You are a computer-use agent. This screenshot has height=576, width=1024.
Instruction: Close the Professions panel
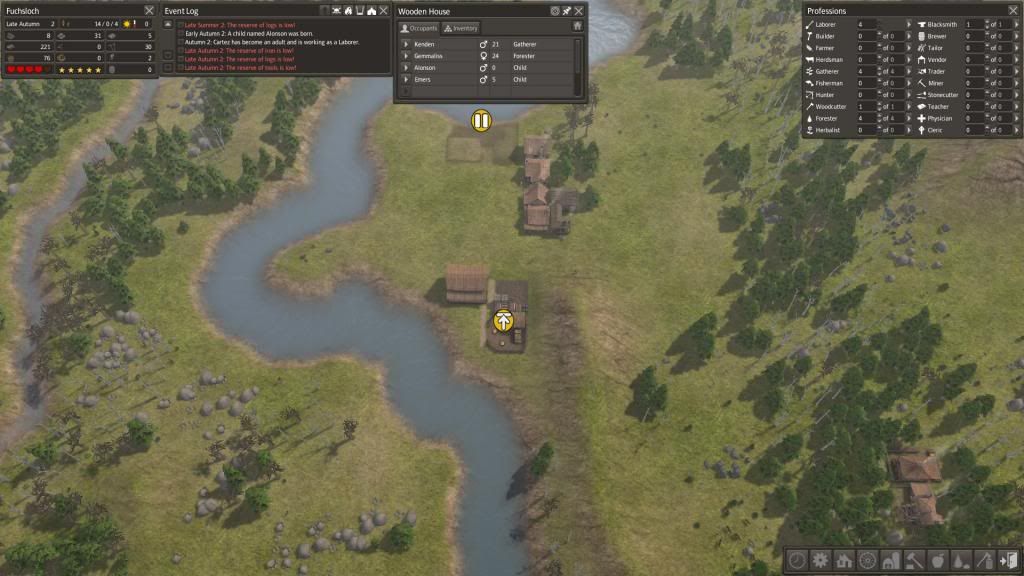[1014, 11]
